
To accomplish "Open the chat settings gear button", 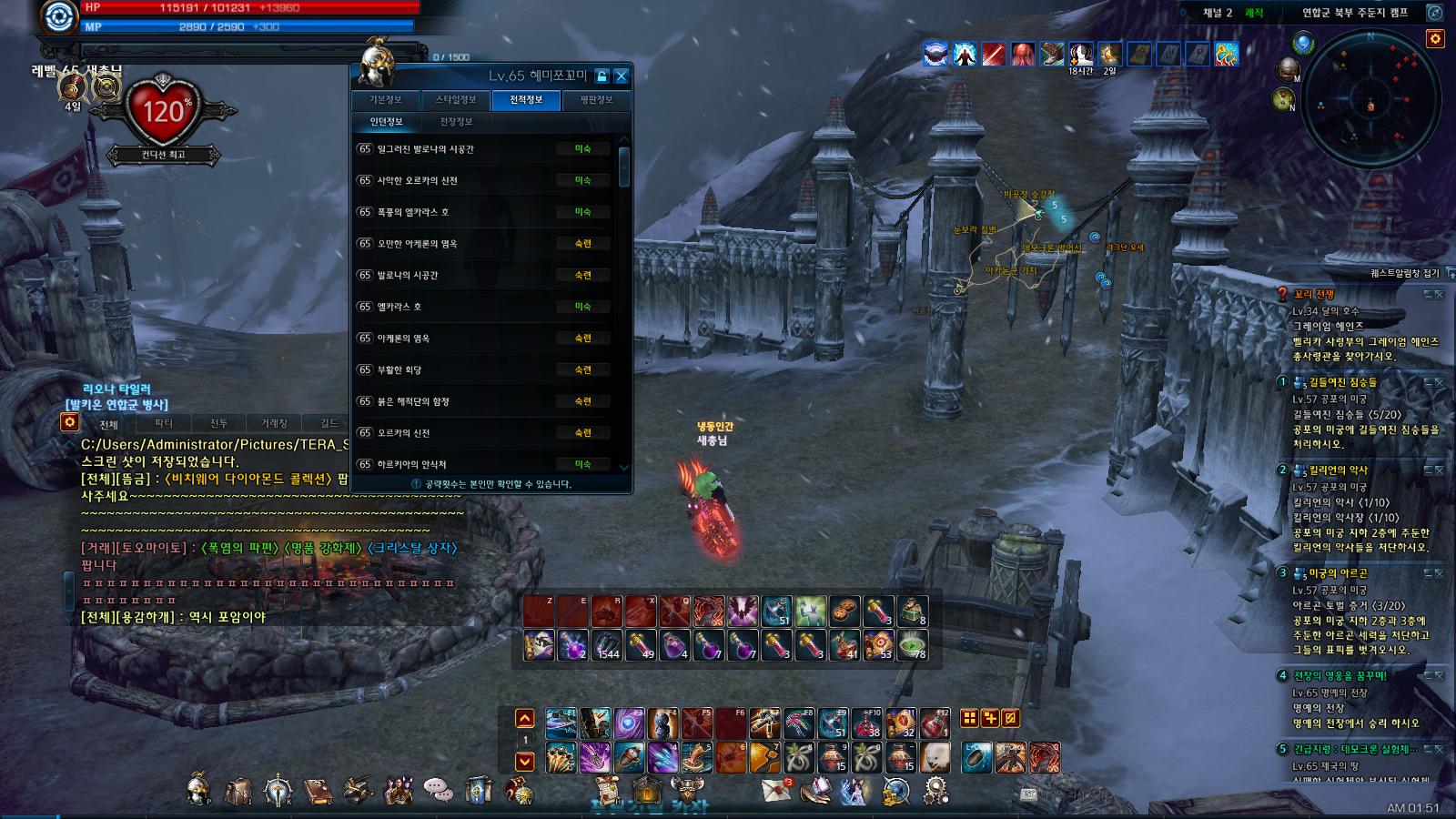I will 69,422.
